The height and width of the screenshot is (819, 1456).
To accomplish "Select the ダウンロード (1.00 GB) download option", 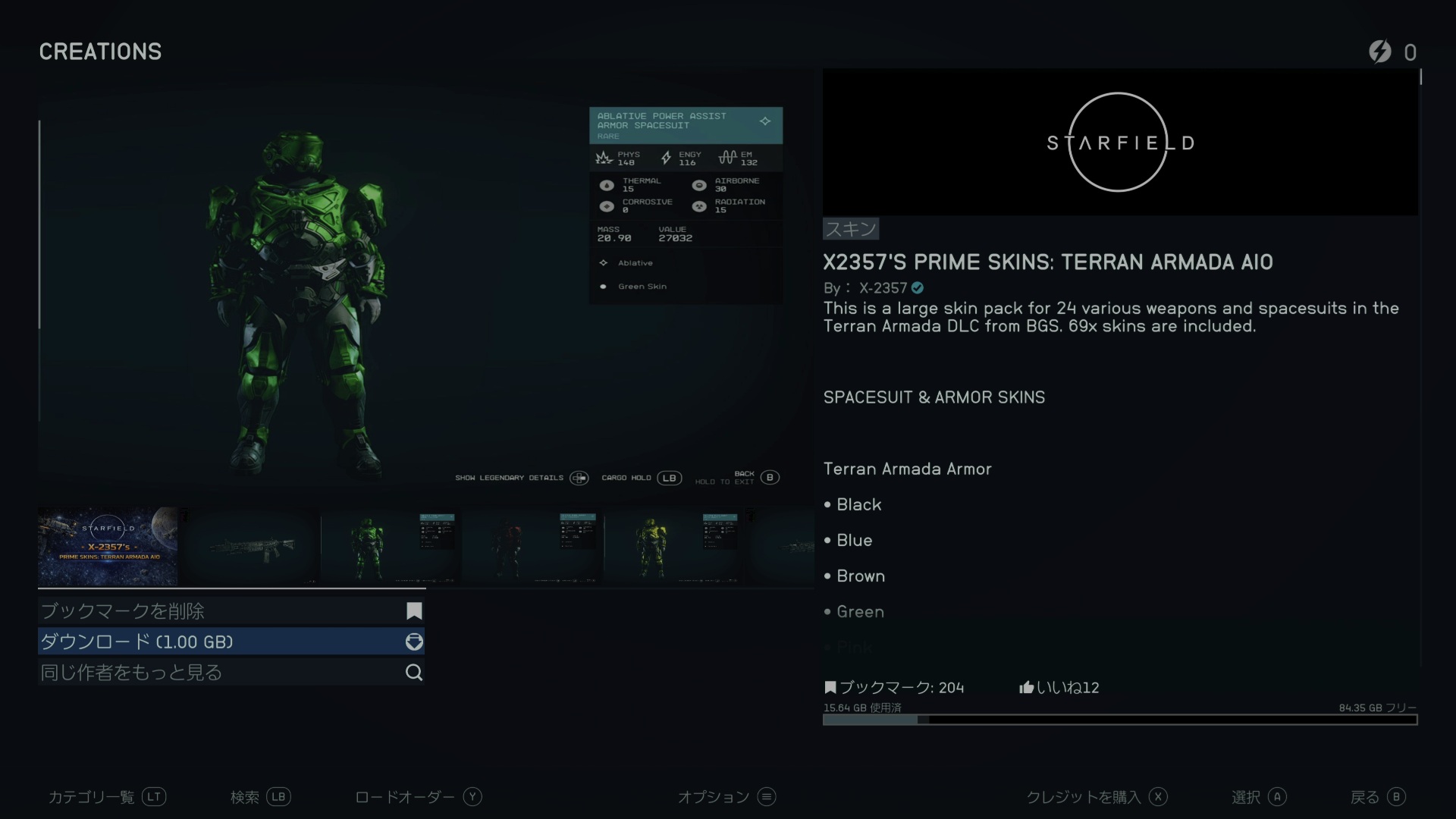I will 231,642.
